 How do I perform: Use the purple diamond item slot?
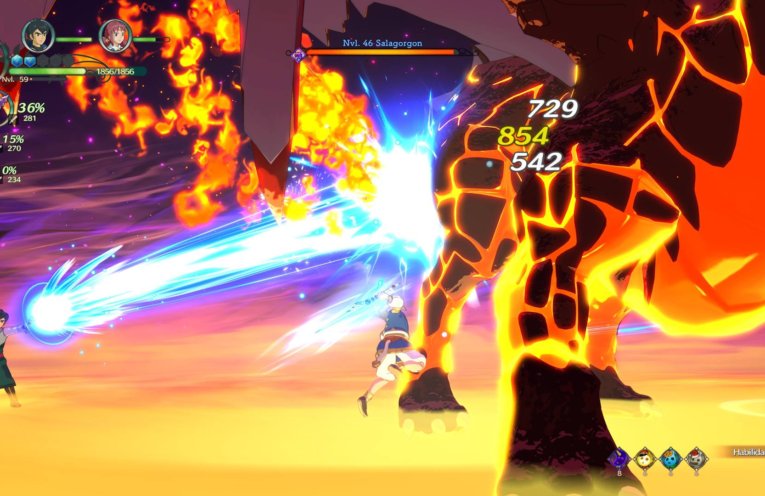(x=618, y=459)
